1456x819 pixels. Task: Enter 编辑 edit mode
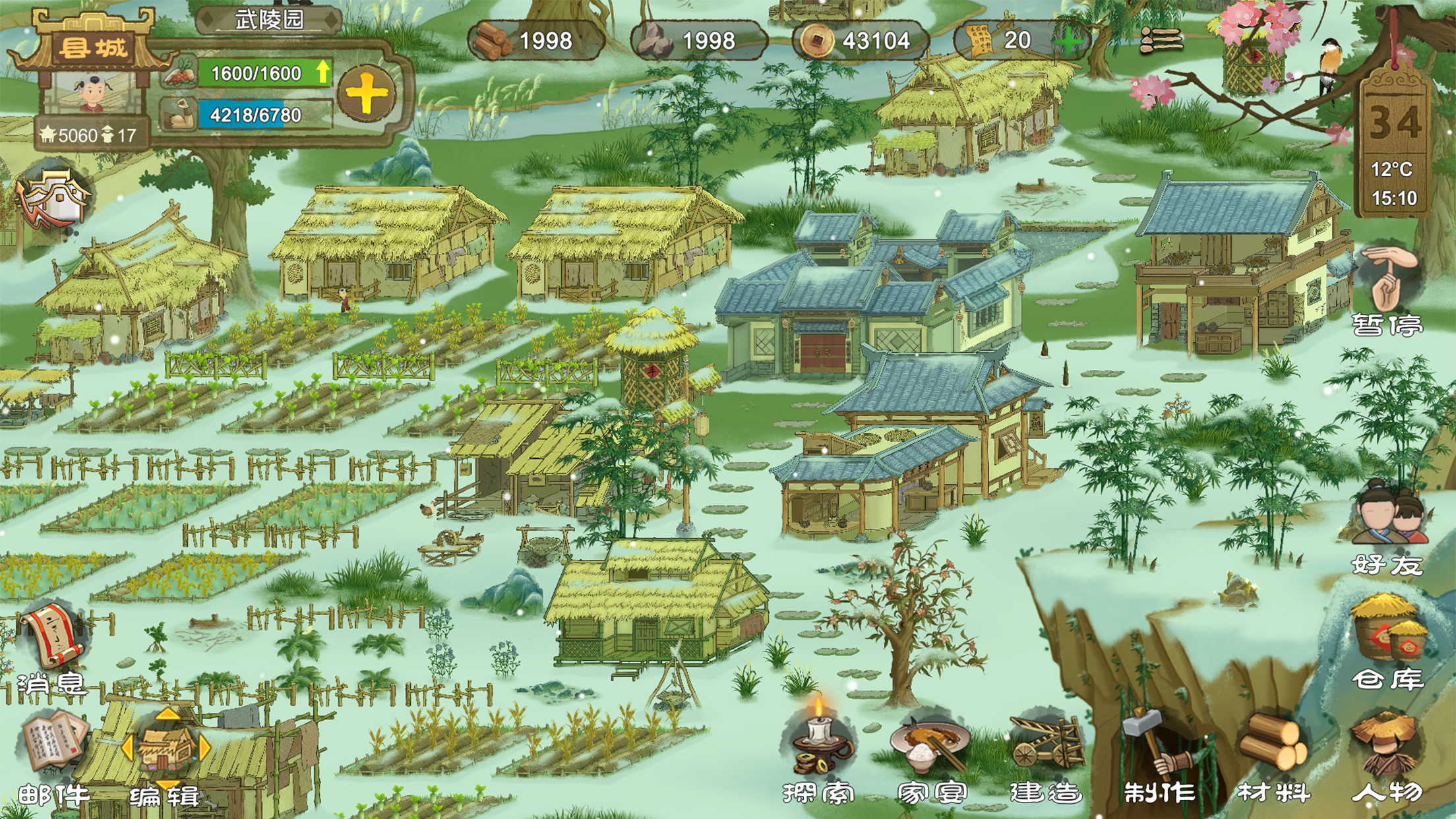click(165, 755)
